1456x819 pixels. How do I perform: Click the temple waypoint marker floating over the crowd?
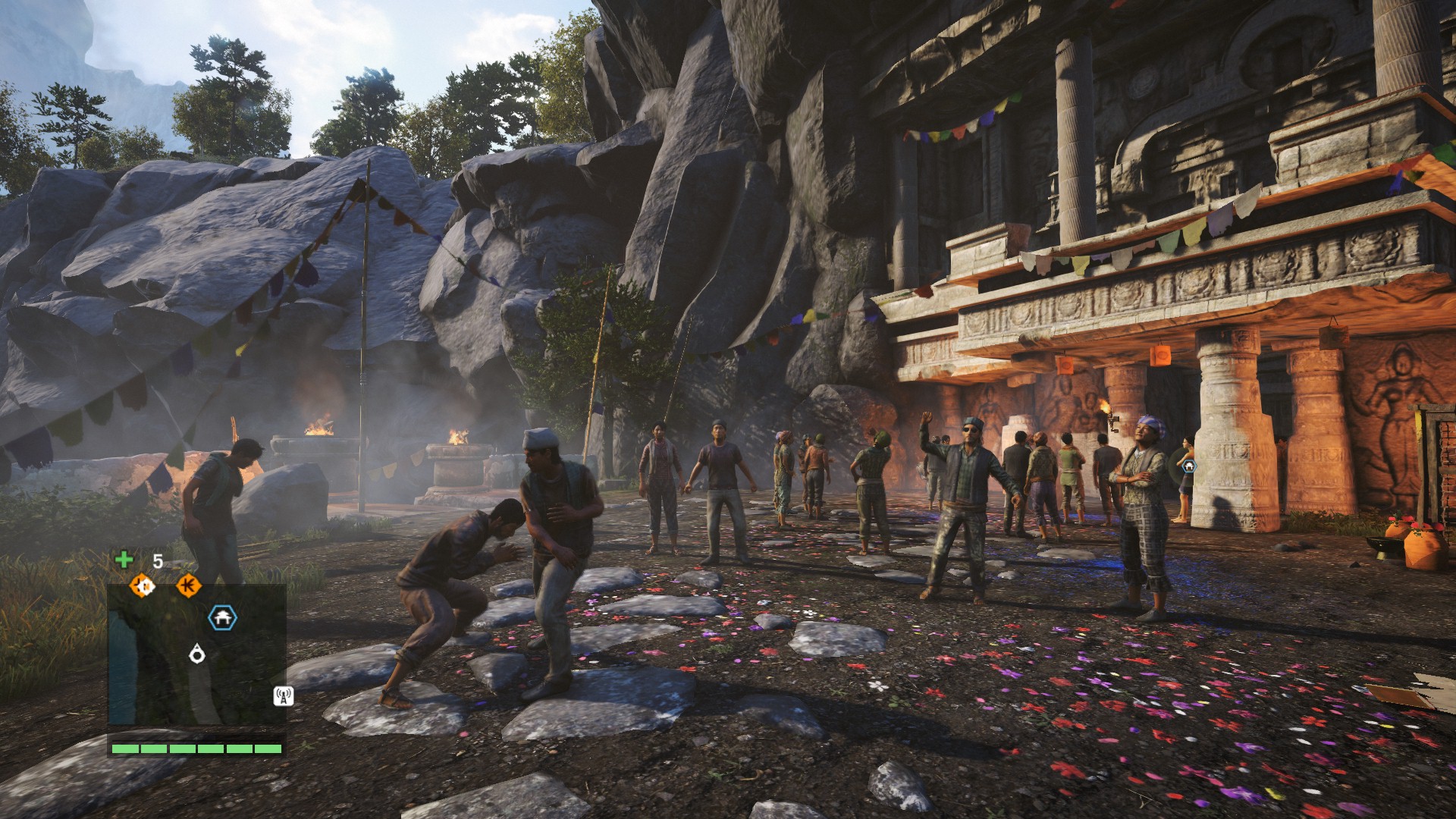[1188, 466]
